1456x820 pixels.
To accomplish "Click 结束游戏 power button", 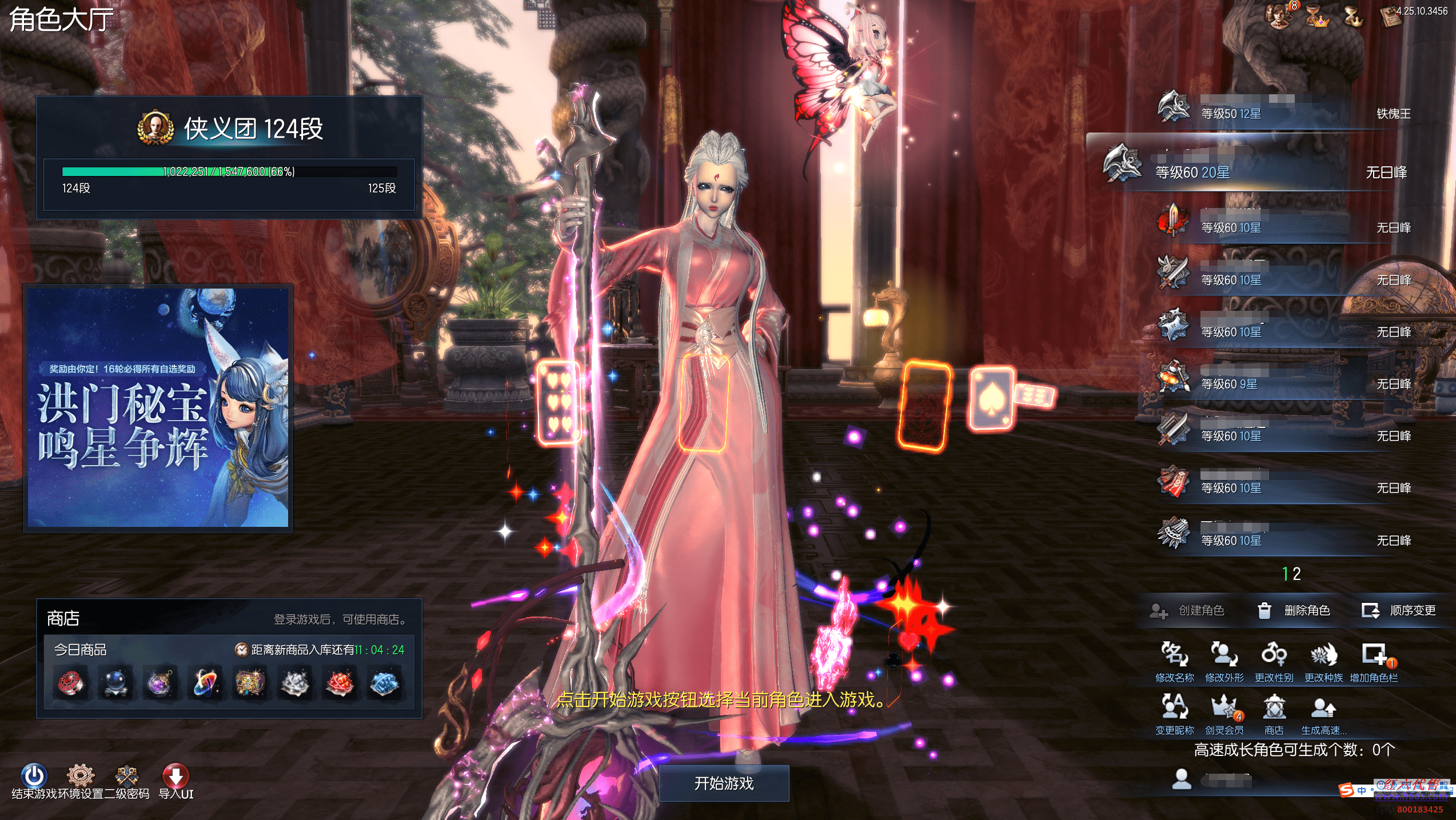I will pyautogui.click(x=34, y=776).
